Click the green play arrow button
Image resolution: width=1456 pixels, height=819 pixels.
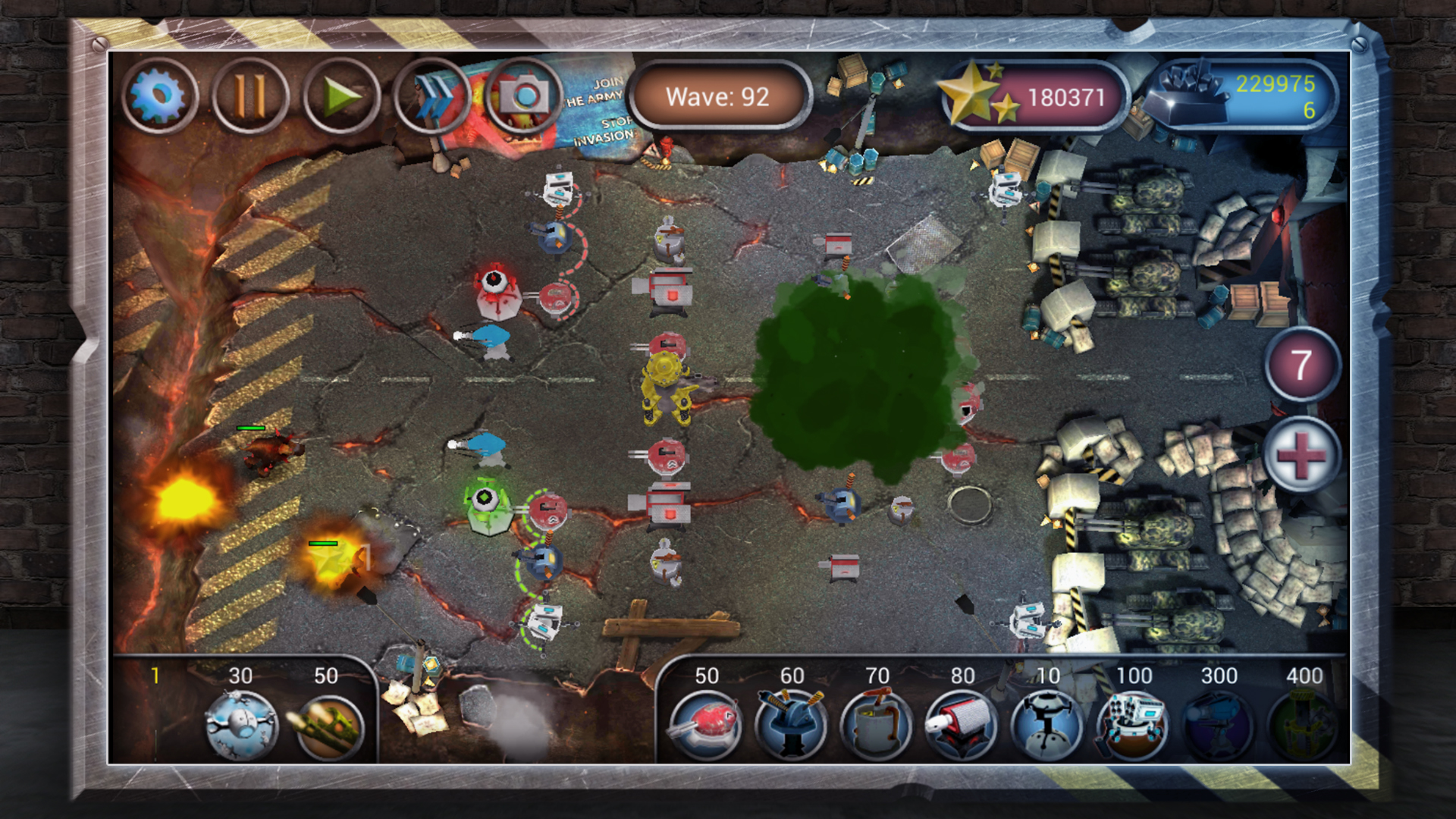pos(341,97)
